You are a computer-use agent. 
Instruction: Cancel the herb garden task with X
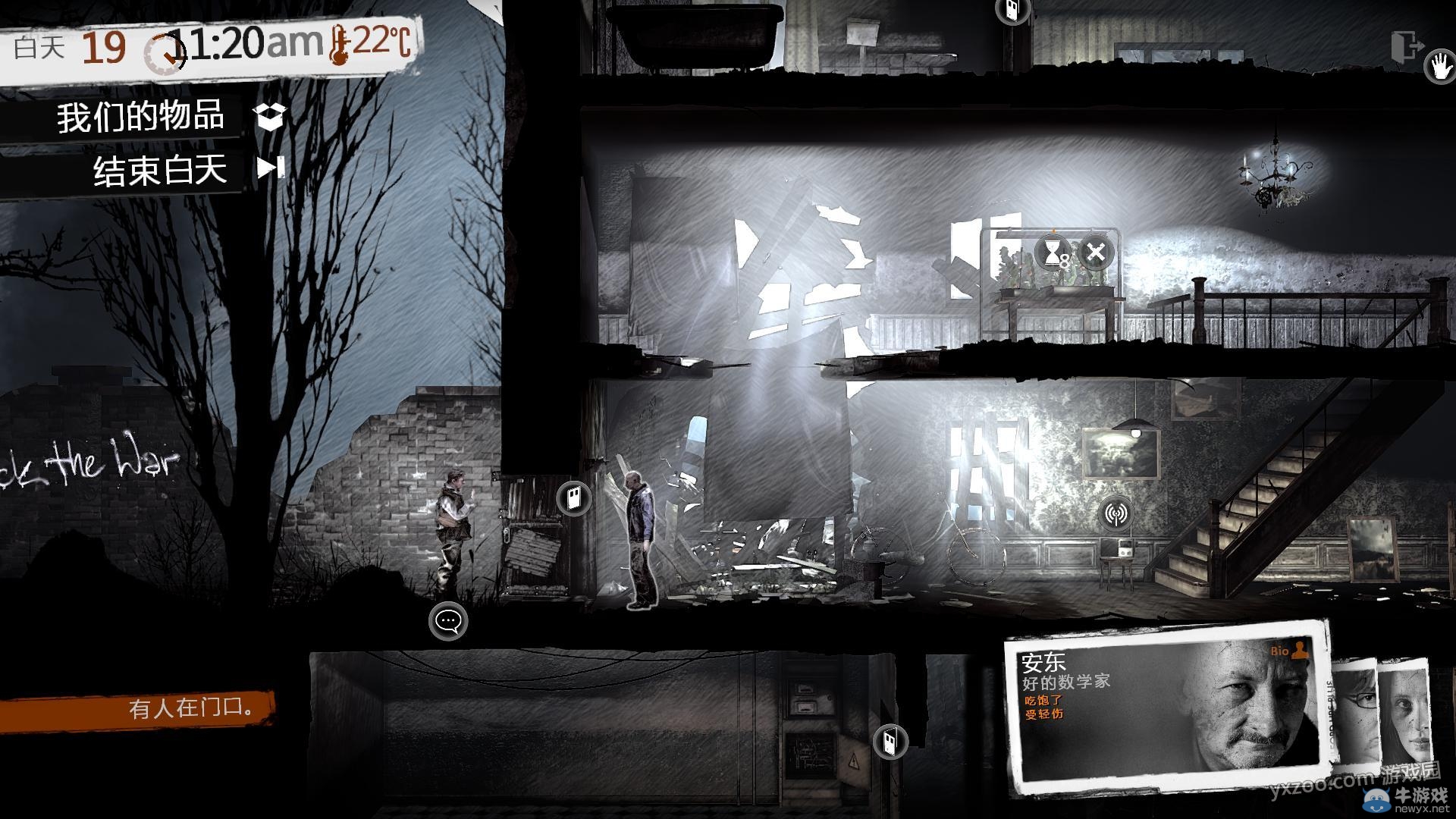point(1095,253)
